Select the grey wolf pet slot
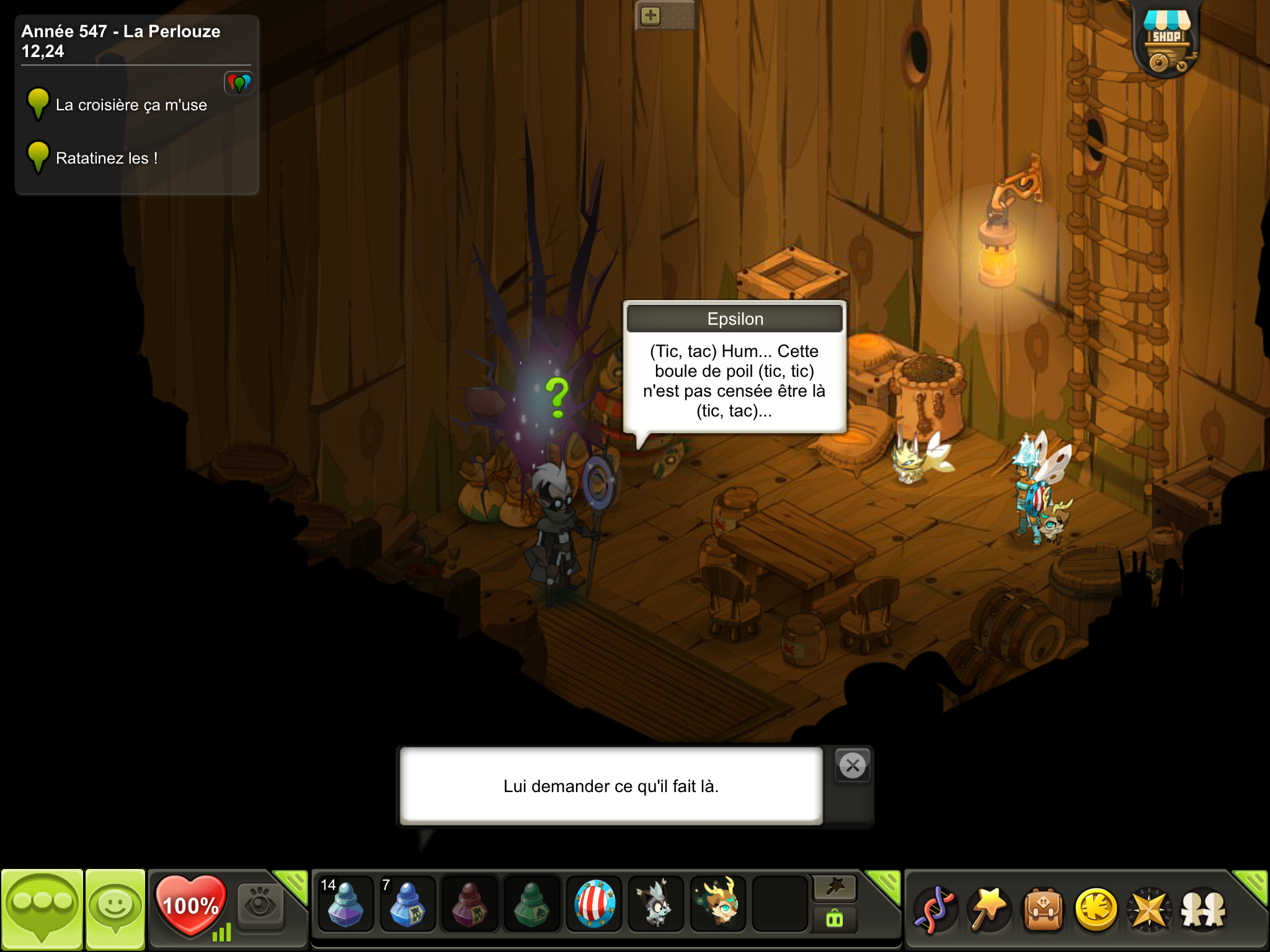The width and height of the screenshot is (1270, 952). 655,904
